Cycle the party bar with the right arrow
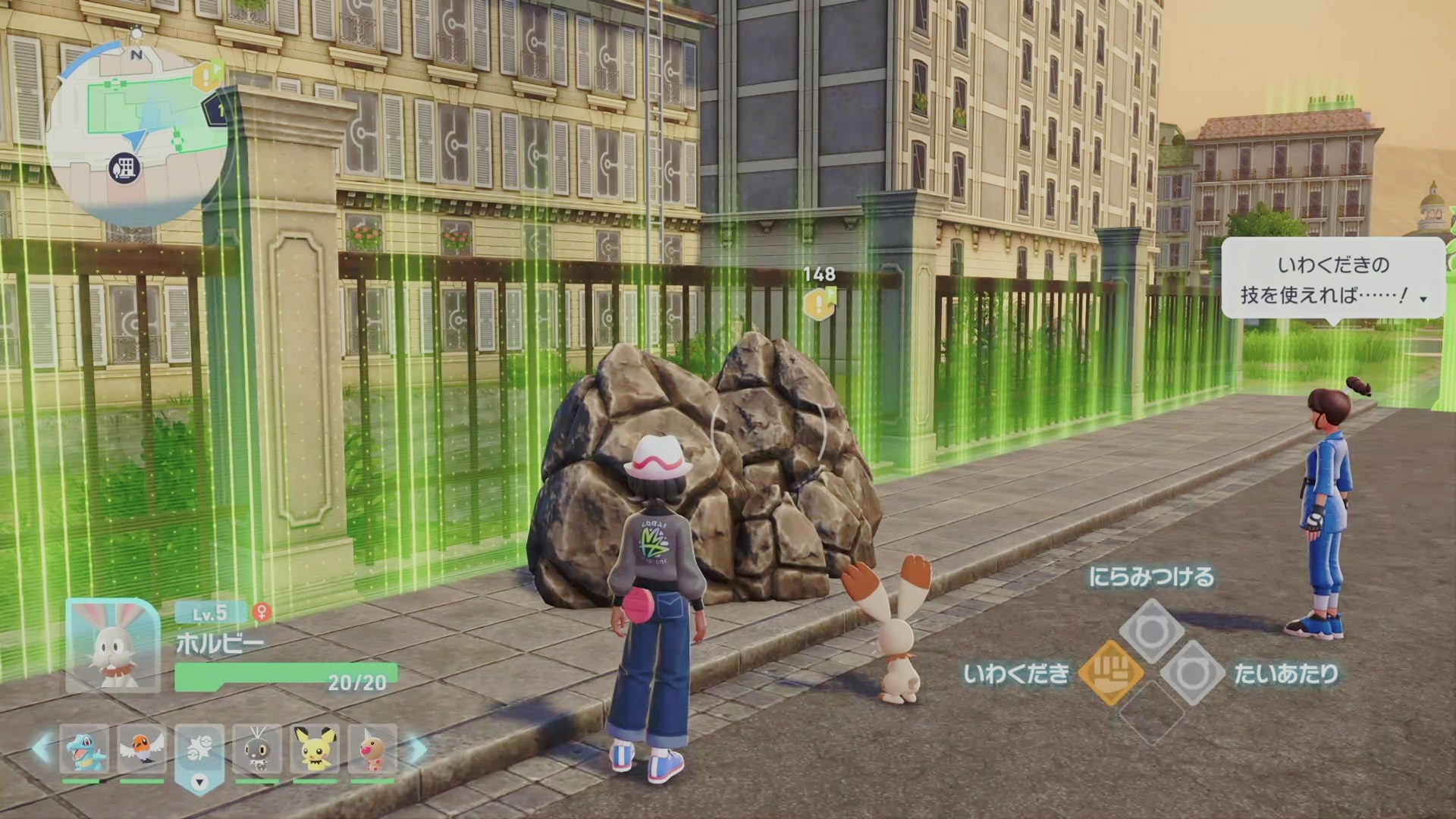 coord(416,749)
